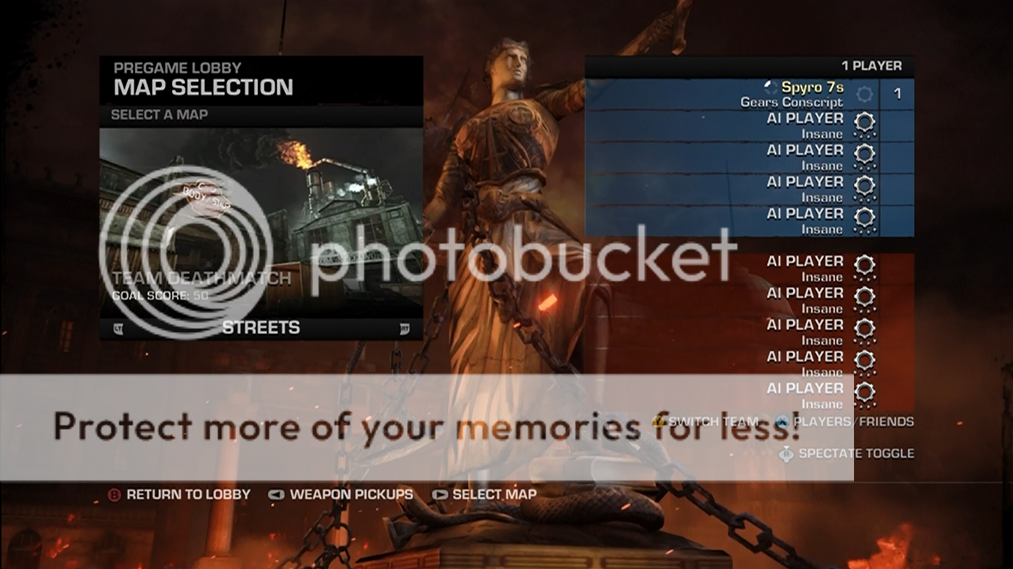The height and width of the screenshot is (569, 1013).
Task: Open the Players / Friends list
Action: 852,422
